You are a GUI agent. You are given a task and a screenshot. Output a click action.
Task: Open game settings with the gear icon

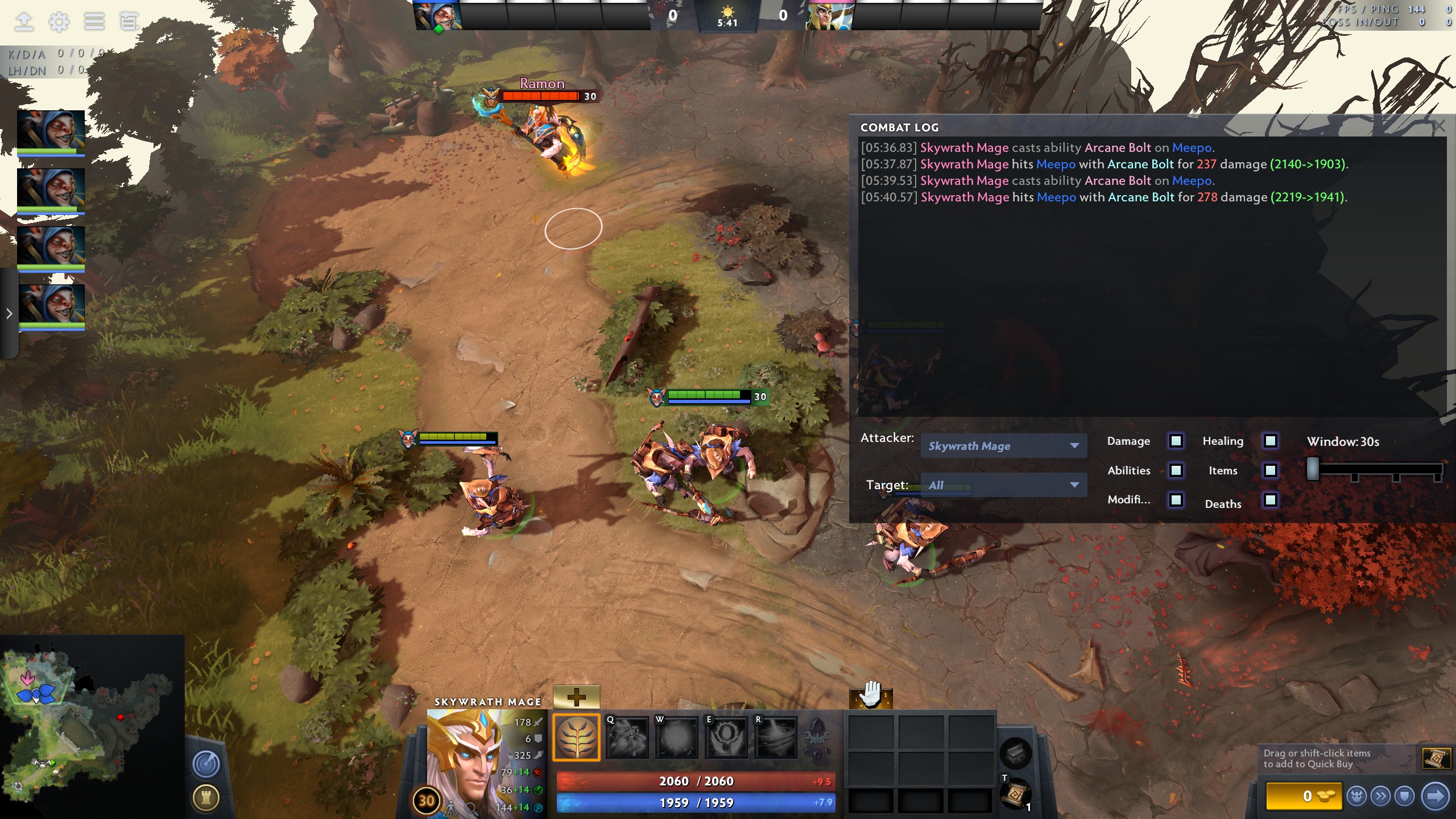point(59,22)
